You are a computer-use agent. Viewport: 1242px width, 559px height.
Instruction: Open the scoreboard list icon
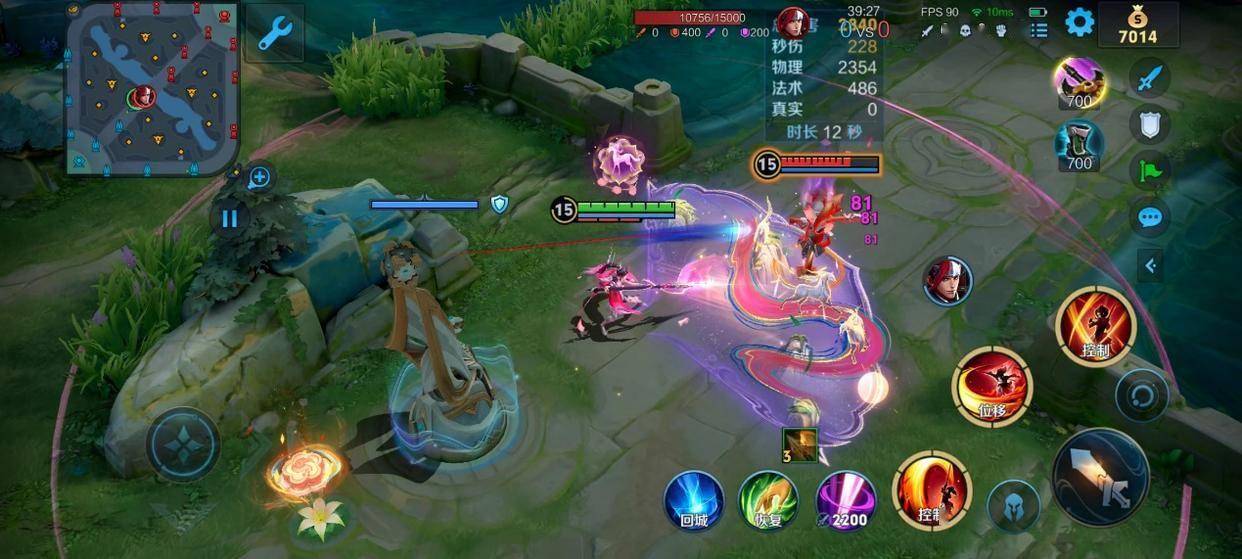(x=1039, y=29)
